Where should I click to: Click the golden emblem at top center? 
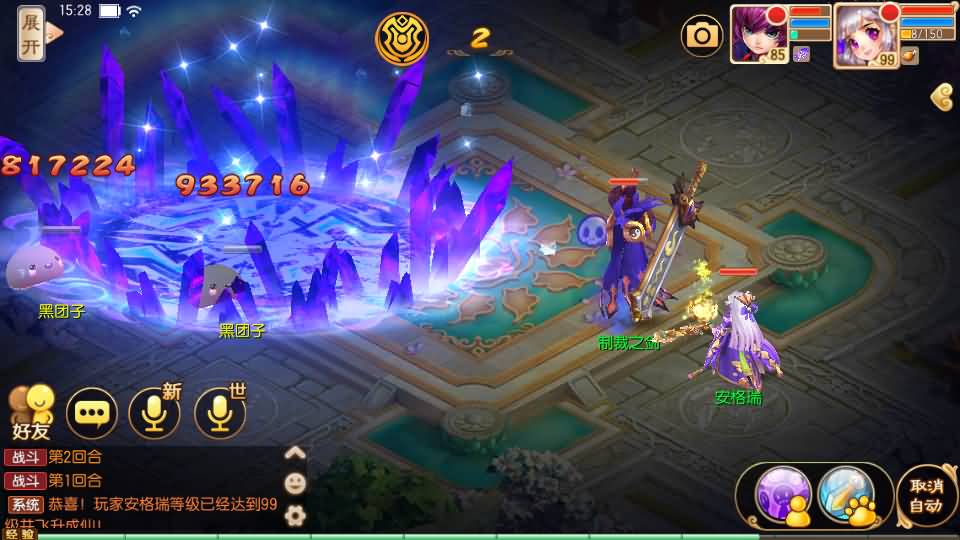pyautogui.click(x=402, y=38)
